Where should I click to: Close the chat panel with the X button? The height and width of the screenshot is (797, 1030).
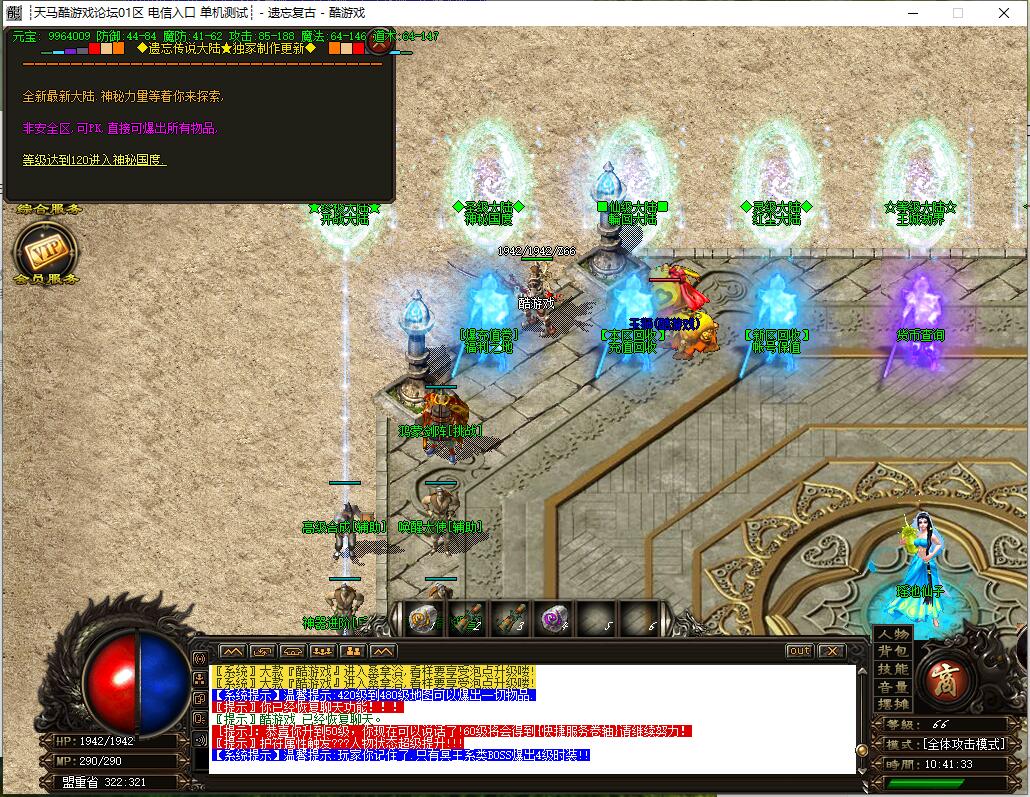click(831, 651)
